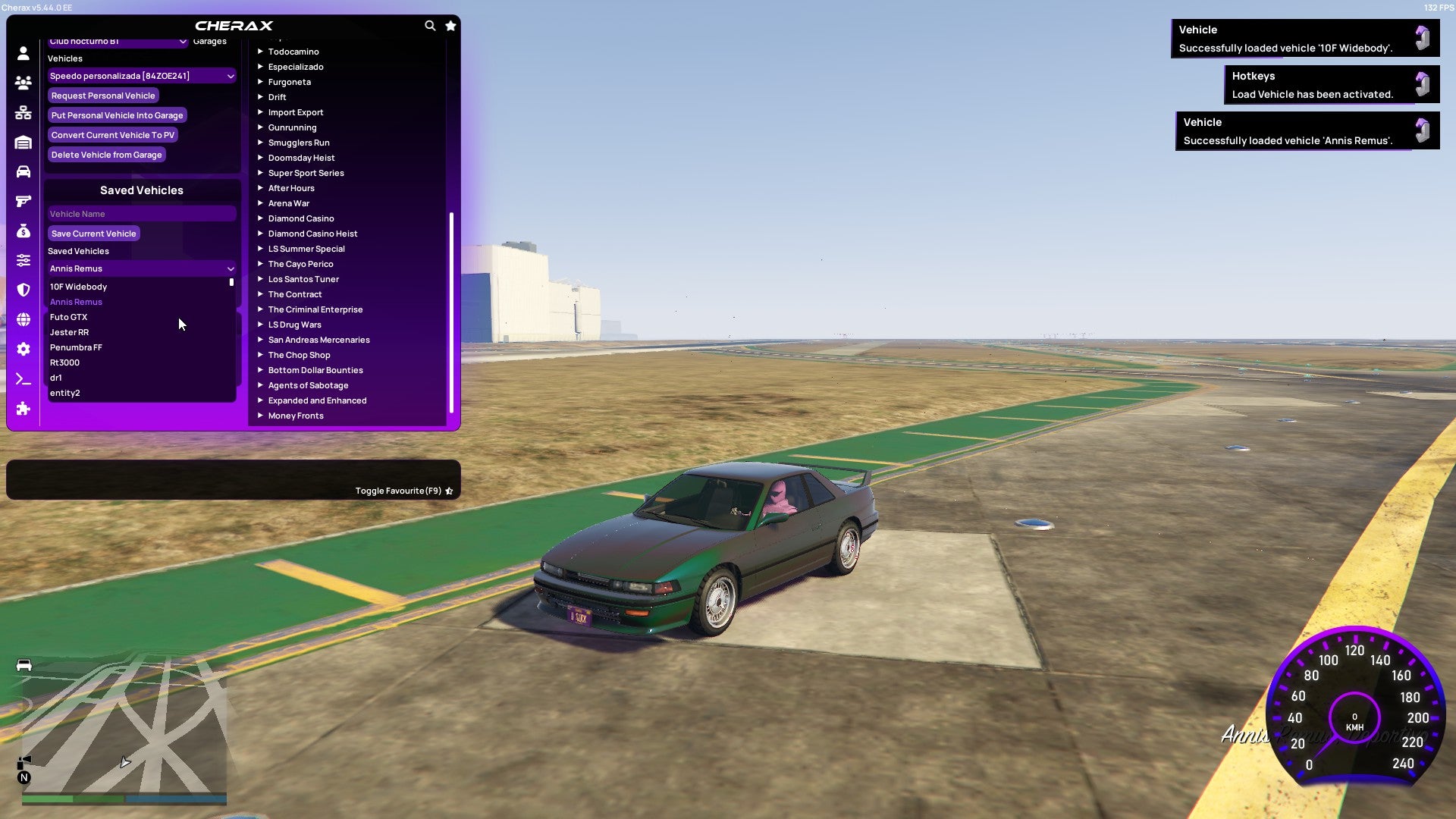The width and height of the screenshot is (1456, 819).
Task: Open the Weapons gun icon
Action: [23, 201]
